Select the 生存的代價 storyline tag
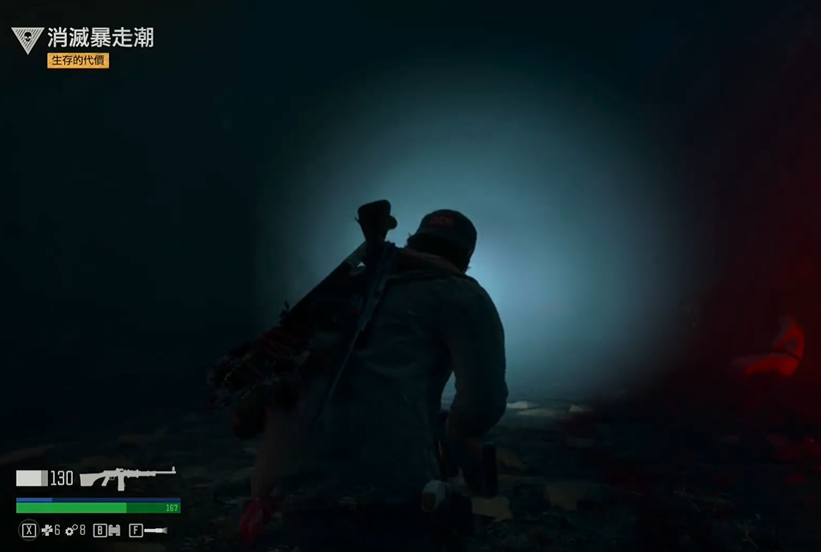Screen dimensions: 821x552 tap(78, 61)
